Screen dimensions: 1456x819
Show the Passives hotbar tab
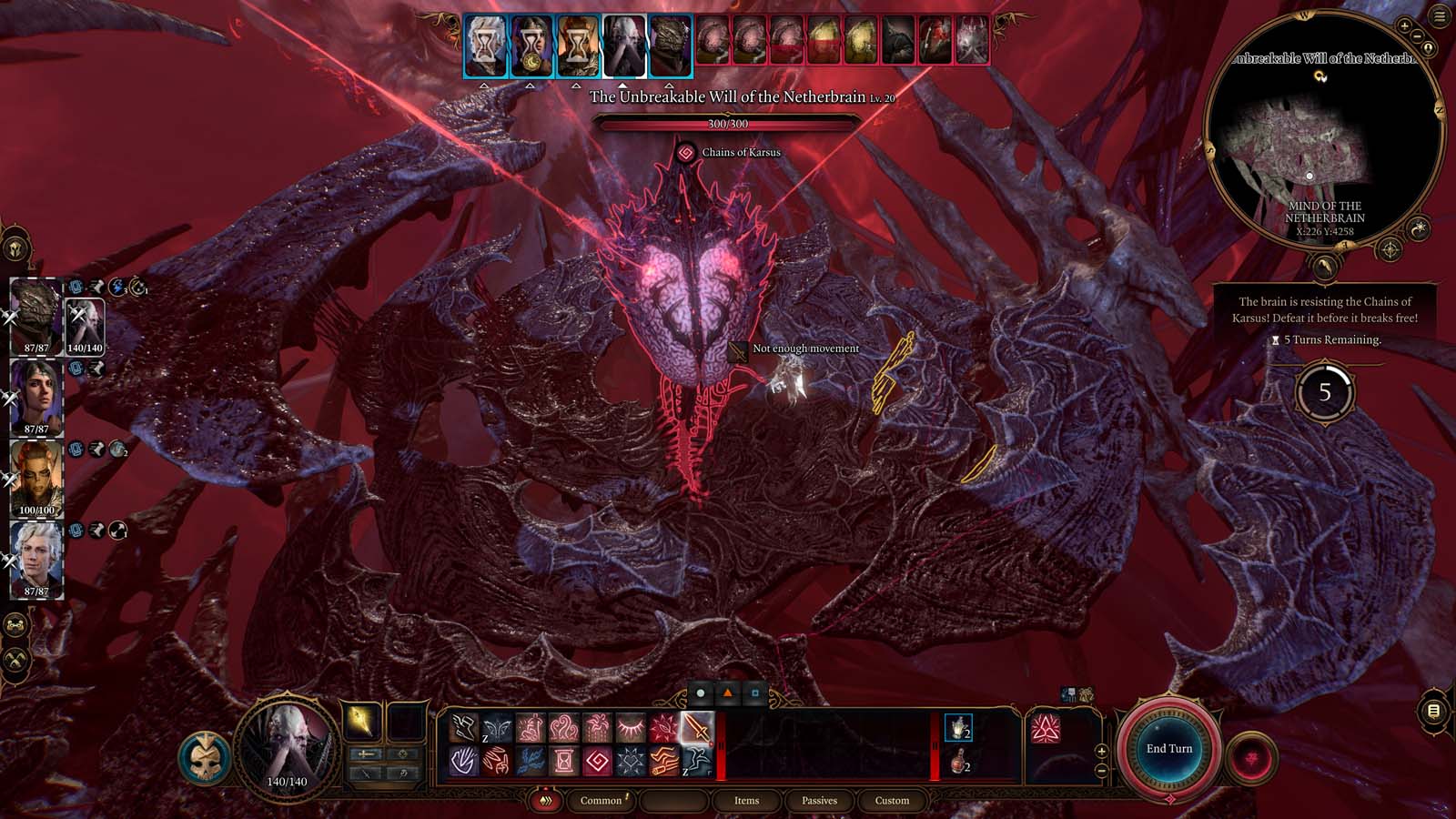pyautogui.click(x=819, y=801)
